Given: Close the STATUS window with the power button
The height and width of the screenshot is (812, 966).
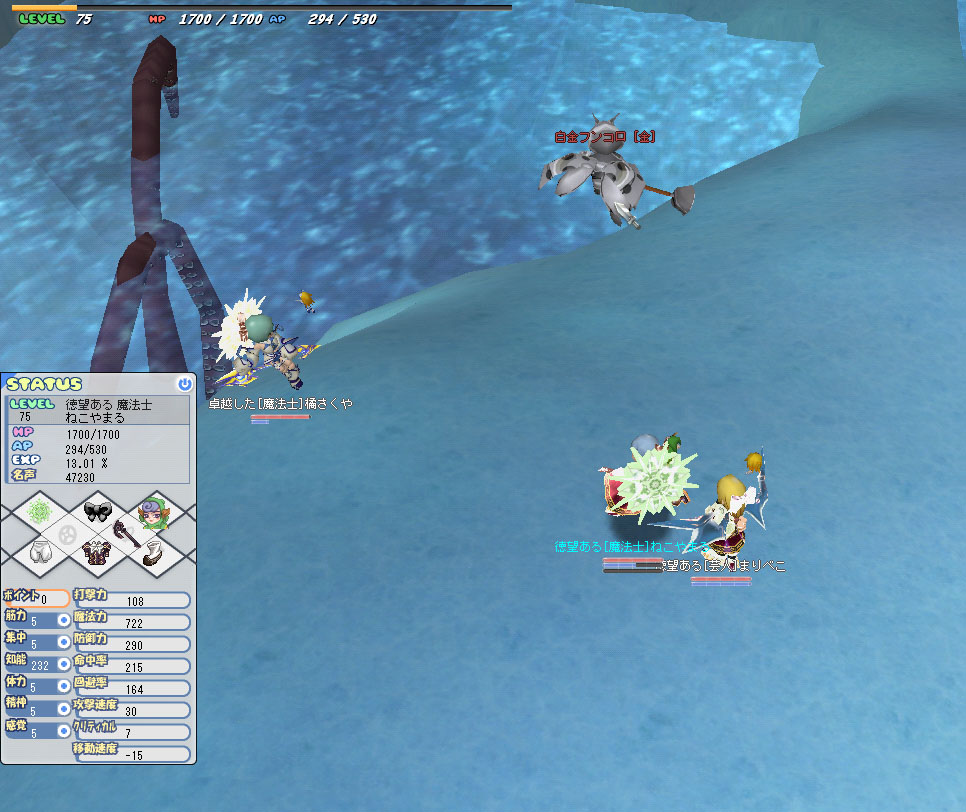Looking at the screenshot, I should click(x=184, y=384).
